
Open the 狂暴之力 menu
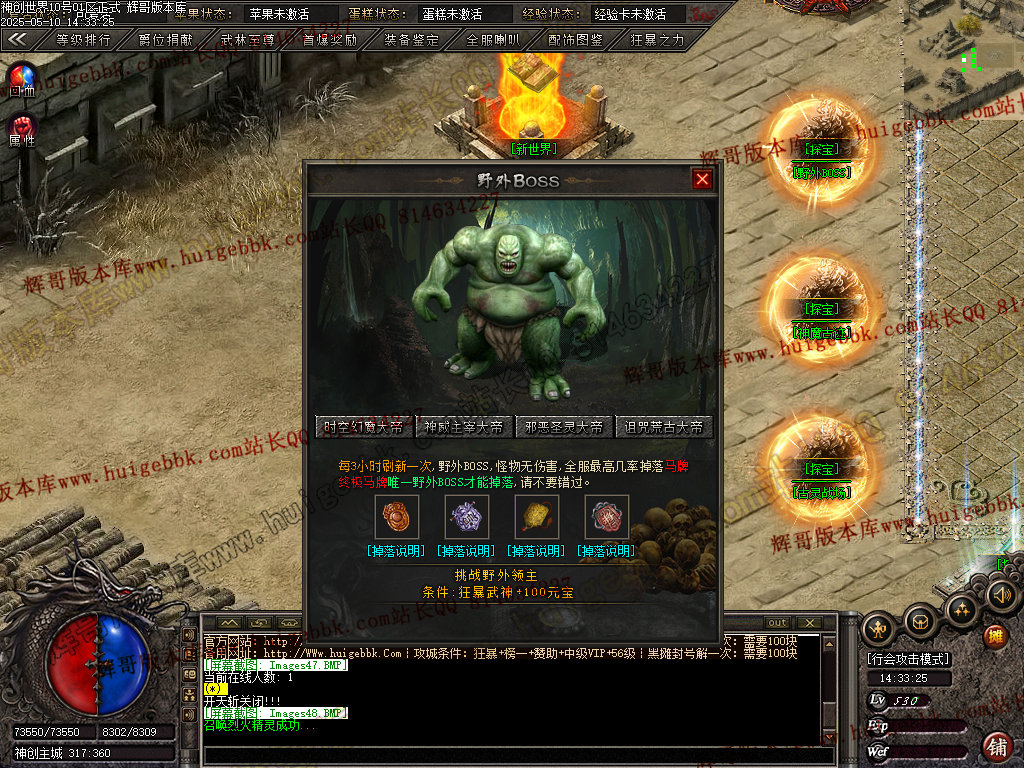657,40
